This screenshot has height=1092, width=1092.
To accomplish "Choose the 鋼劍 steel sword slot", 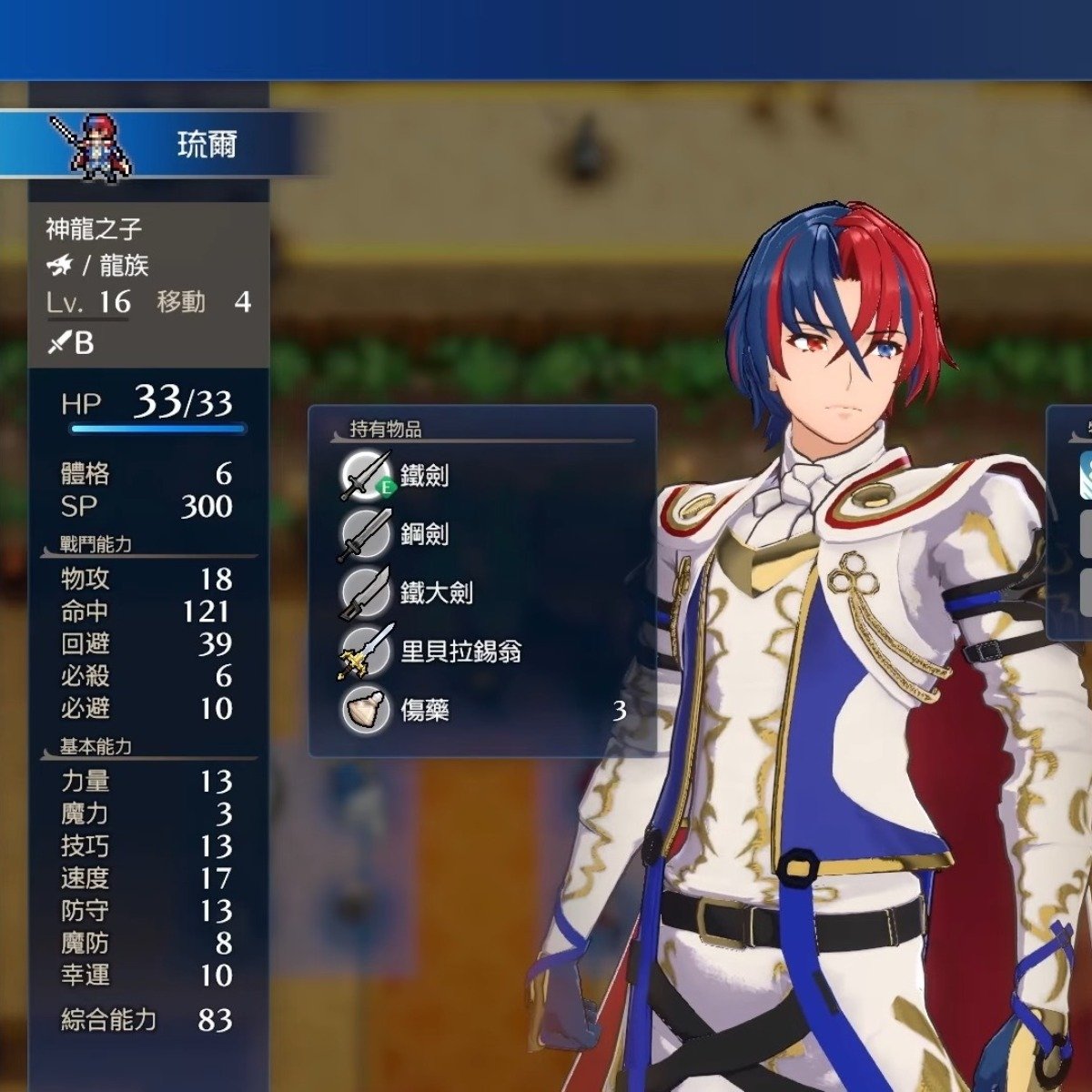I will [424, 534].
